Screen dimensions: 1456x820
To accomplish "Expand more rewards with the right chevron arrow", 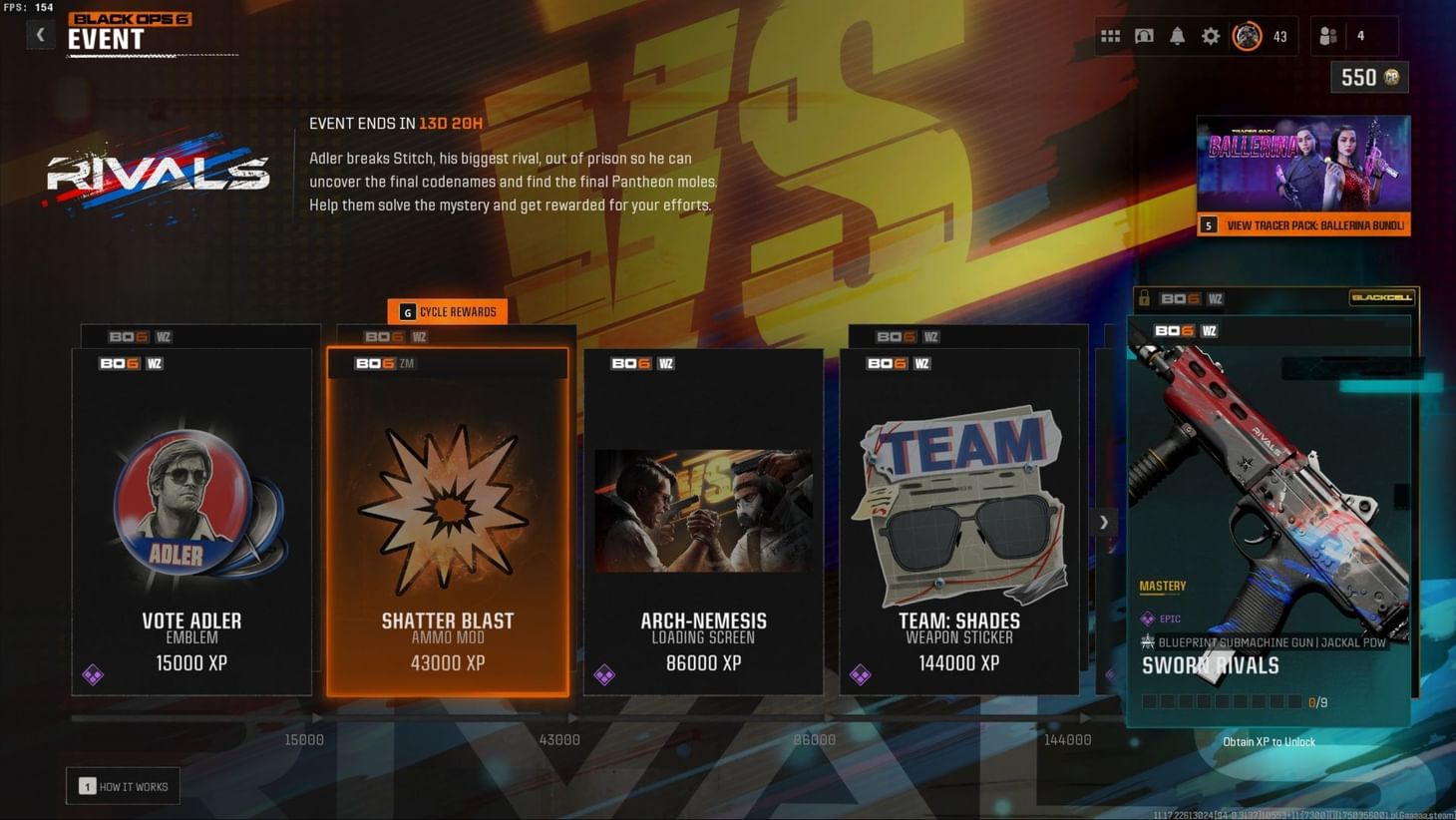I will (x=1104, y=522).
